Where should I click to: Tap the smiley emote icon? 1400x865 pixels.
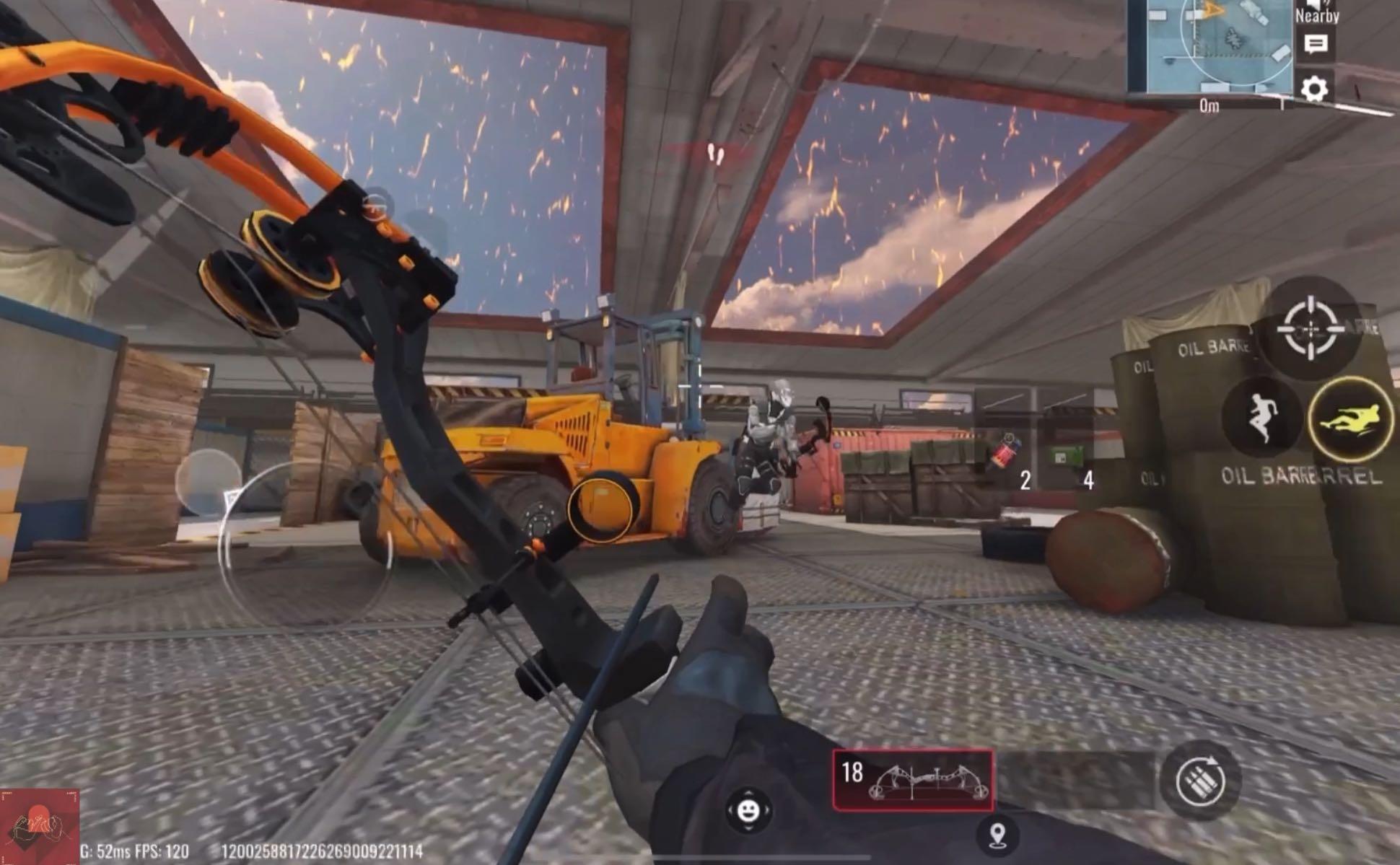pos(750,809)
